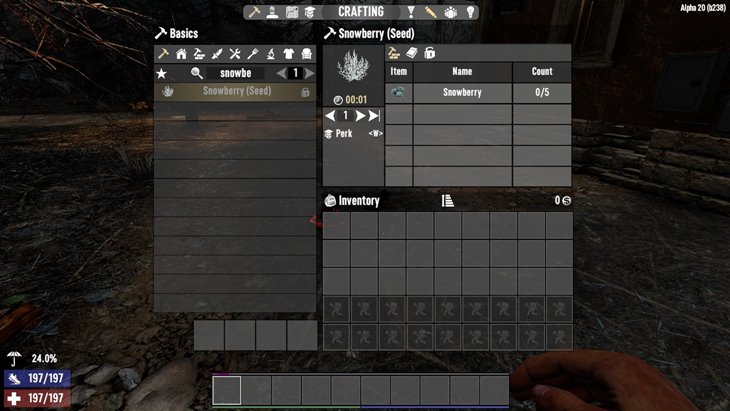Filter recipes by the armchair decor category

[308, 53]
